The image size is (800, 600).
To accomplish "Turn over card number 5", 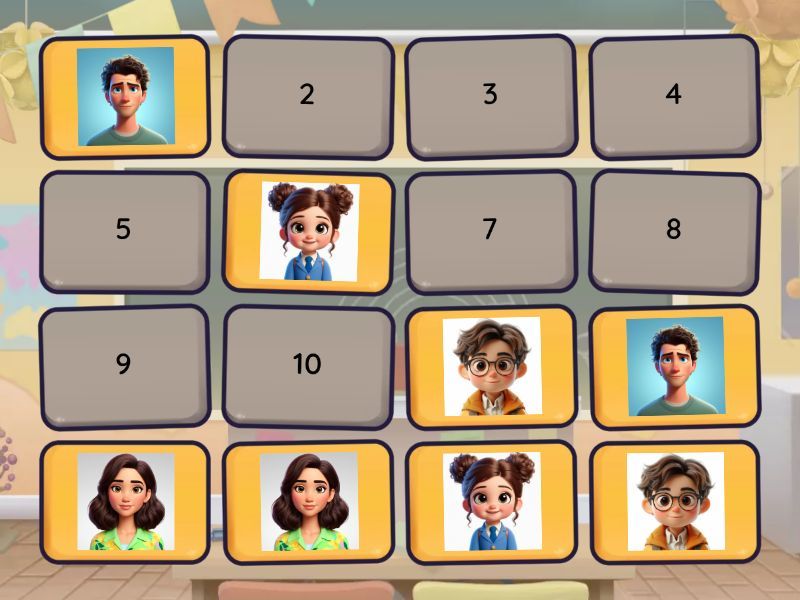I will click(124, 231).
